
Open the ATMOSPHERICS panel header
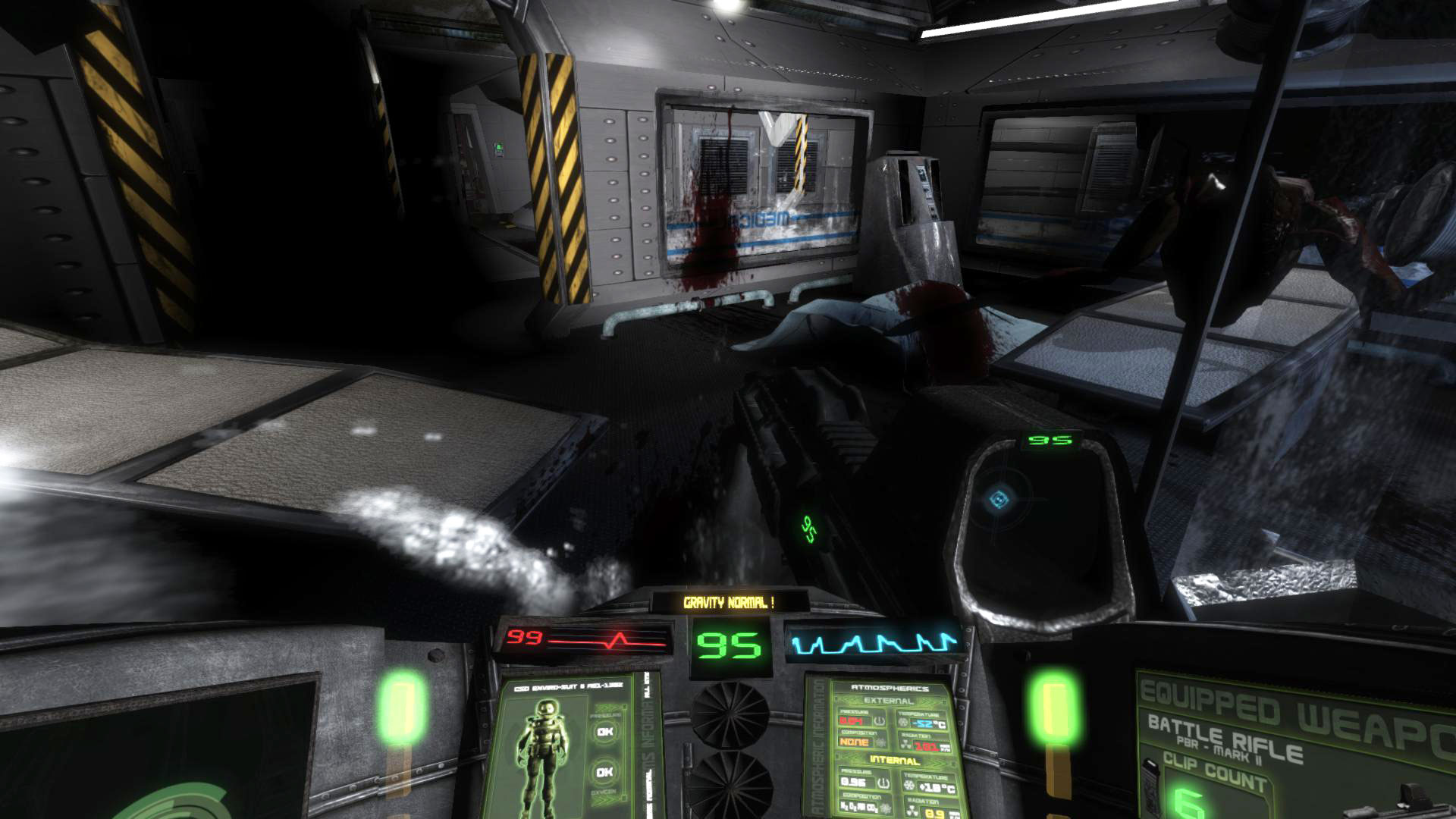pyautogui.click(x=890, y=688)
